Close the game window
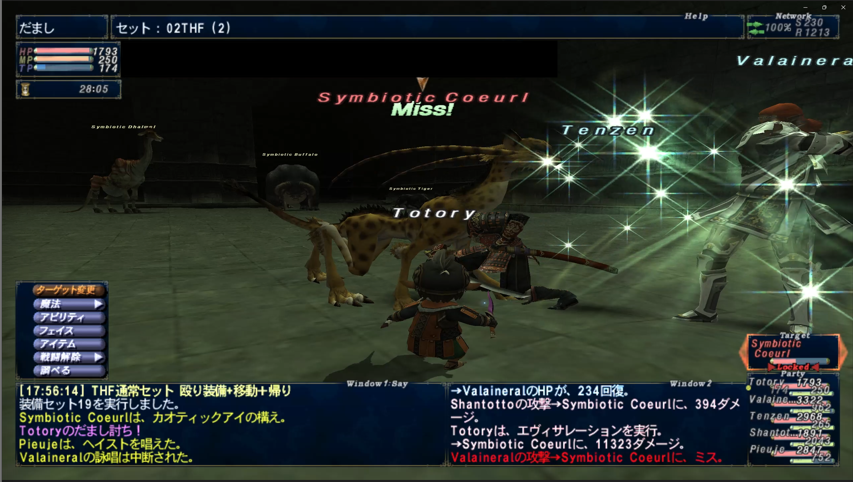Image resolution: width=853 pixels, height=482 pixels. click(x=844, y=7)
